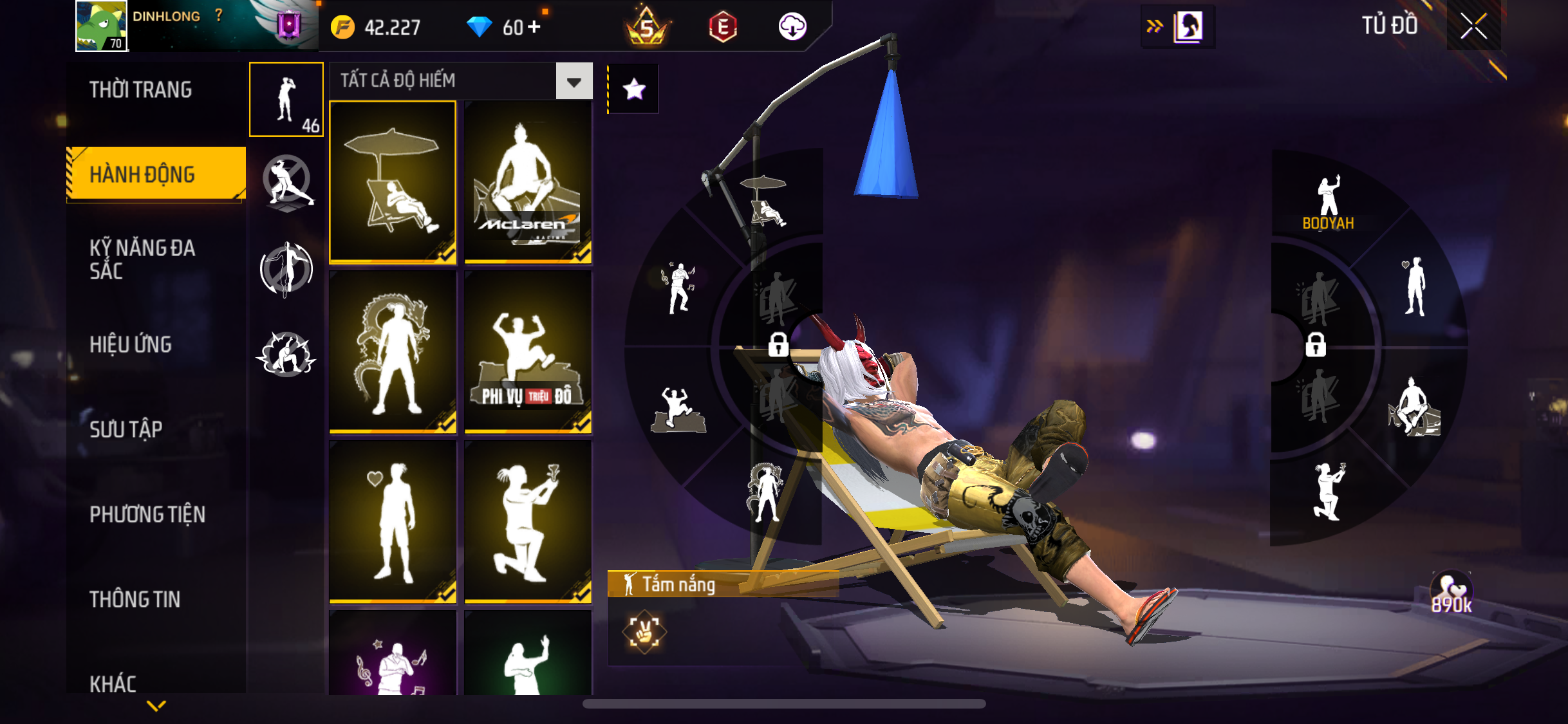Select the Phi Vụ Triệu Đô emote

(x=528, y=352)
